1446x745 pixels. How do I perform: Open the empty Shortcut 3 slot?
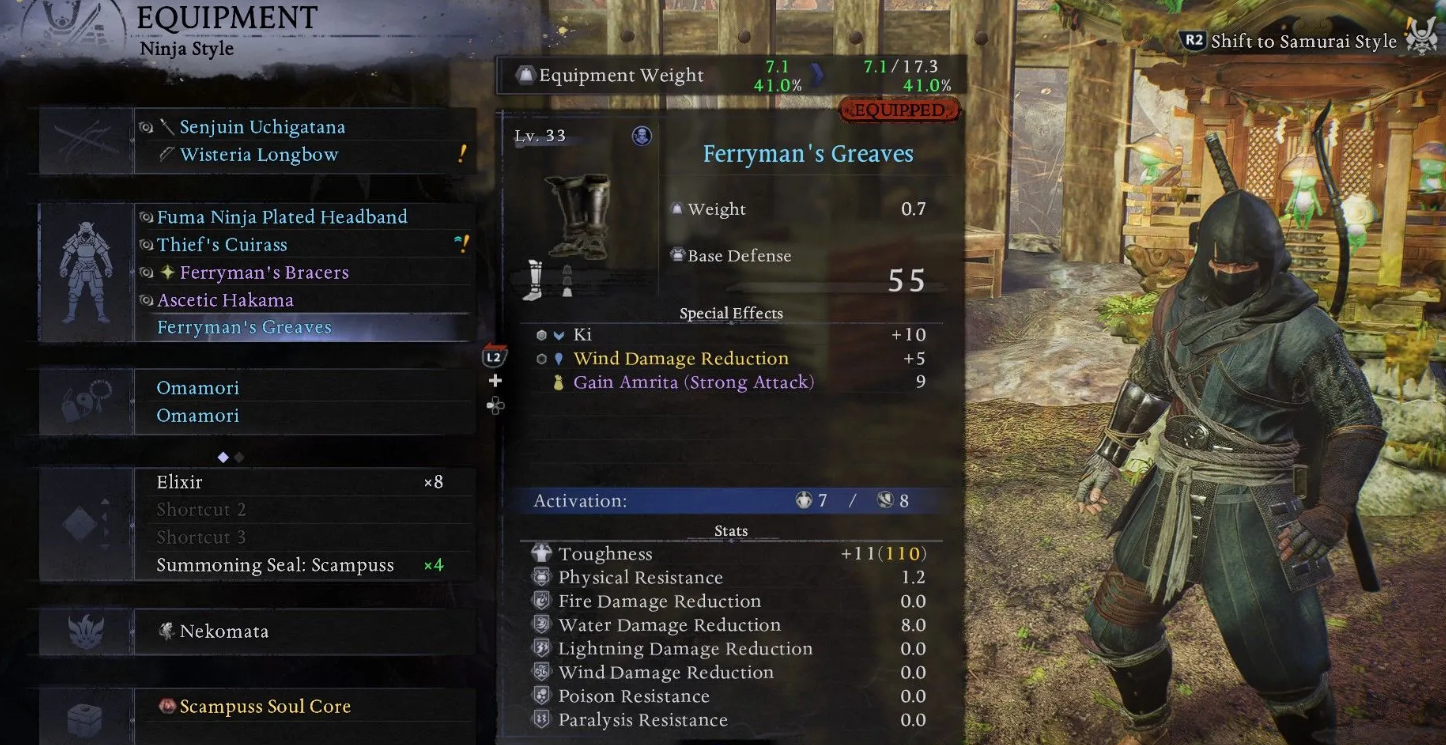[201, 537]
